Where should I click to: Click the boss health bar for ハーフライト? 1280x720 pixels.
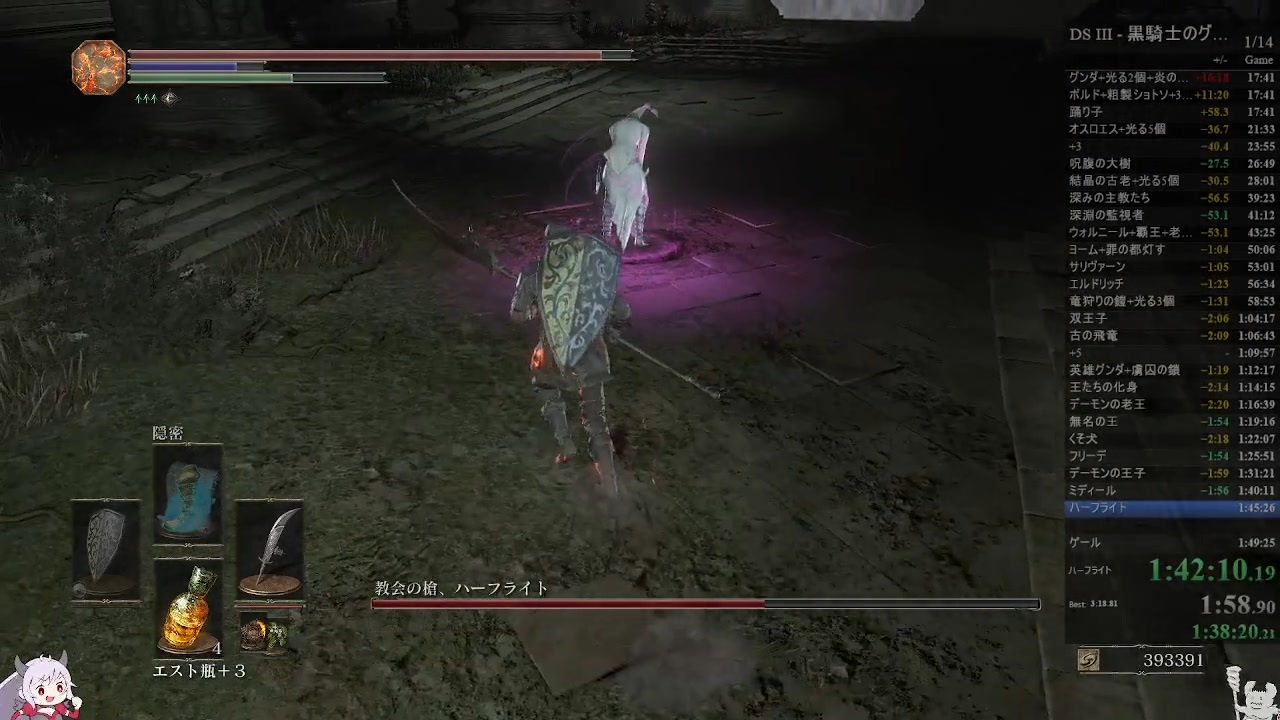coord(700,603)
